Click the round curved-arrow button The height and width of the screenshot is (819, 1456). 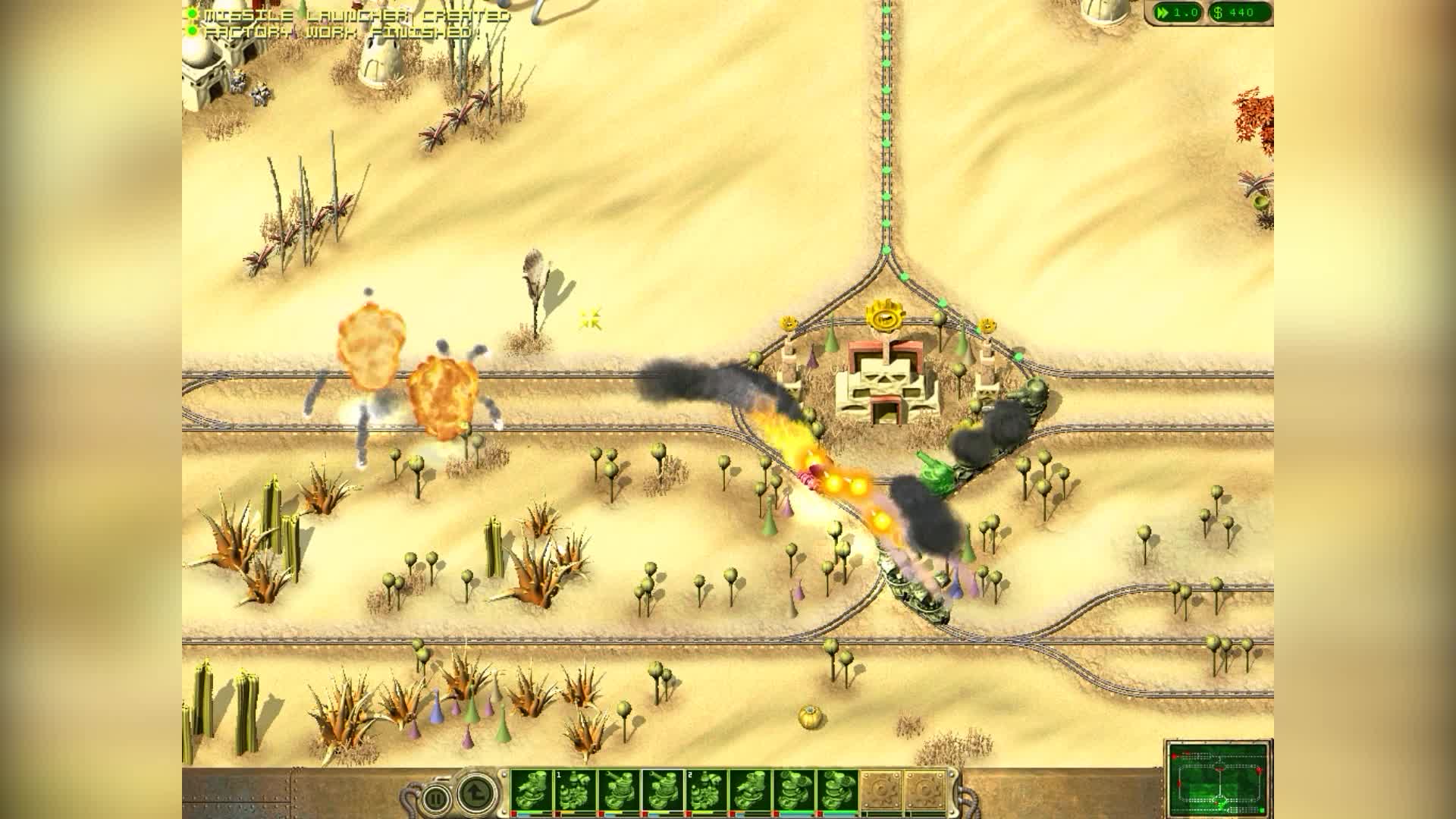pyautogui.click(x=475, y=794)
